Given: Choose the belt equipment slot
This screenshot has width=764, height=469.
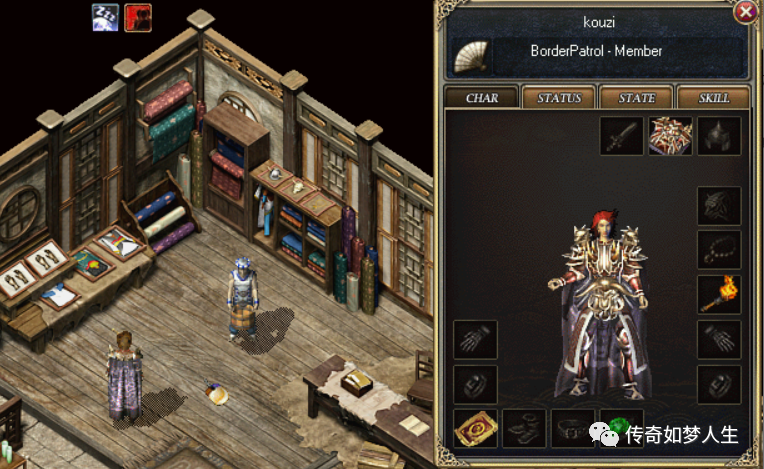Looking at the screenshot, I should (571, 428).
